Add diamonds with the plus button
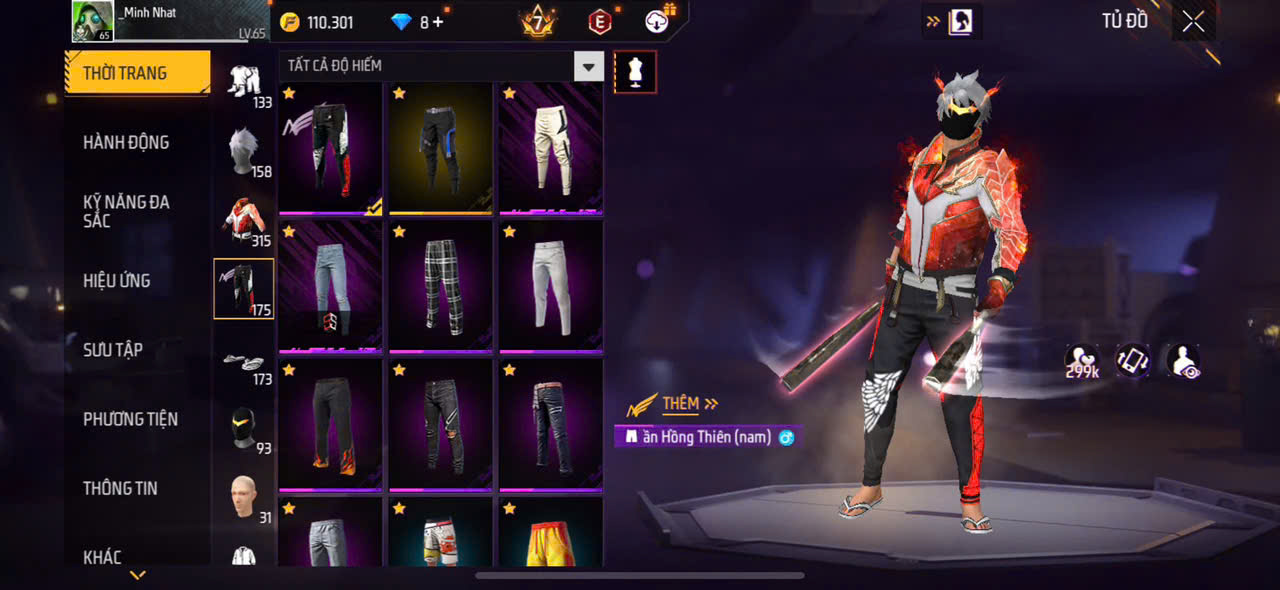 click(x=438, y=22)
